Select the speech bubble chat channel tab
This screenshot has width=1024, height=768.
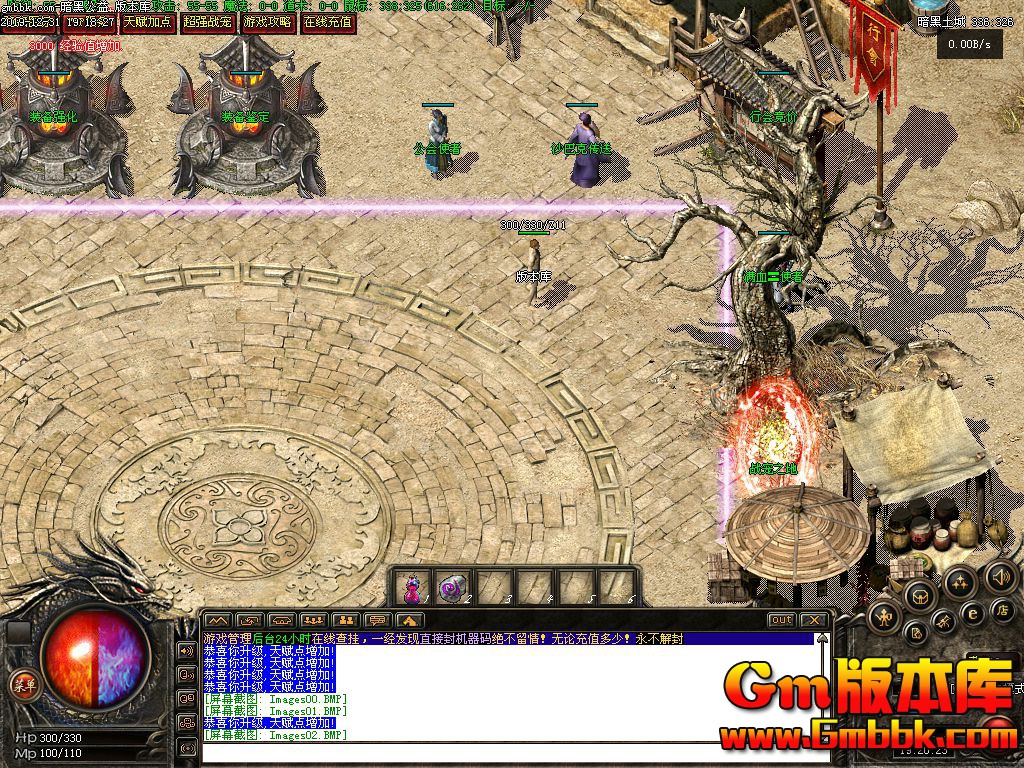click(x=377, y=620)
